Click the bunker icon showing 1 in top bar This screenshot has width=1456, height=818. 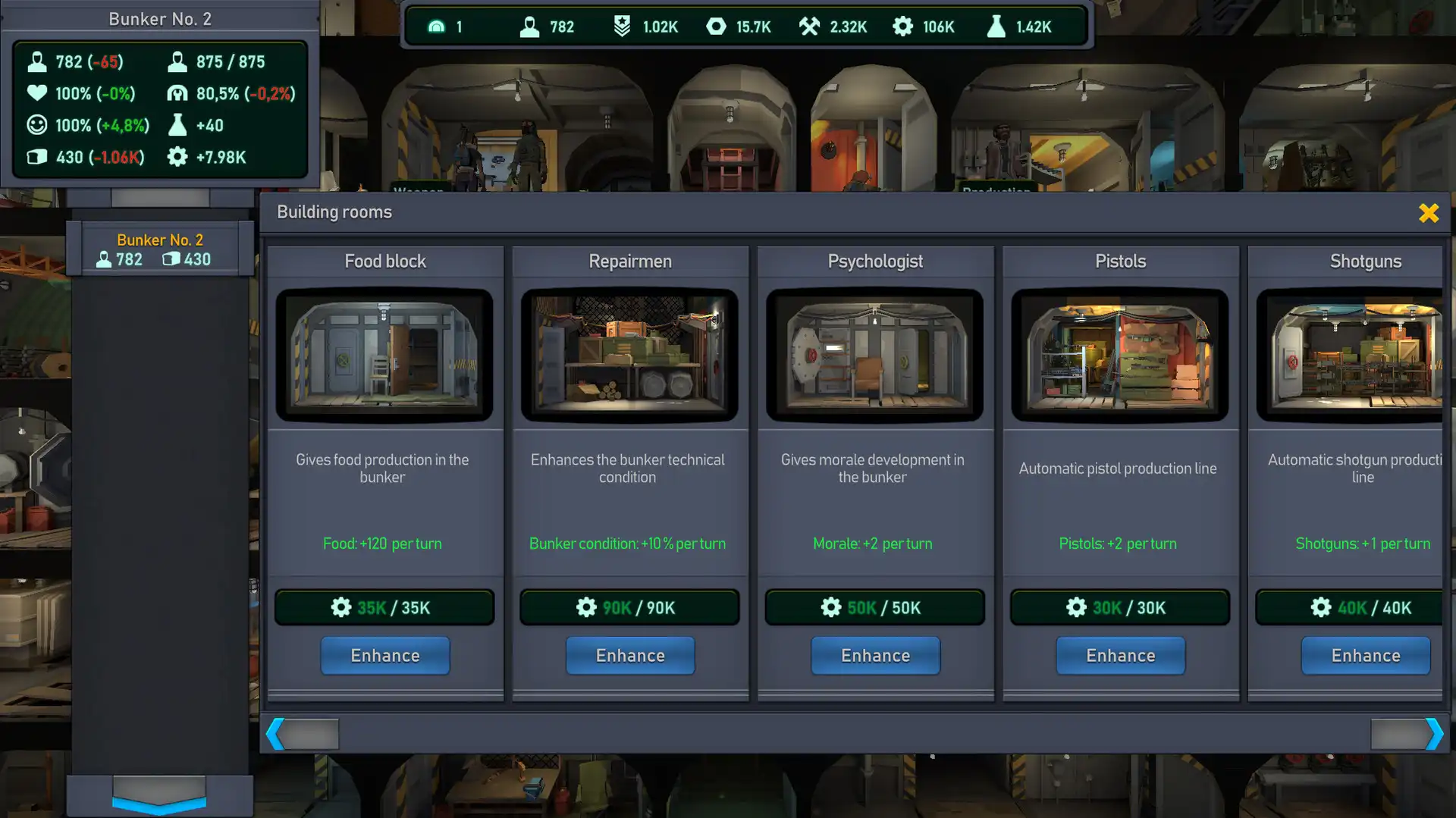[436, 26]
